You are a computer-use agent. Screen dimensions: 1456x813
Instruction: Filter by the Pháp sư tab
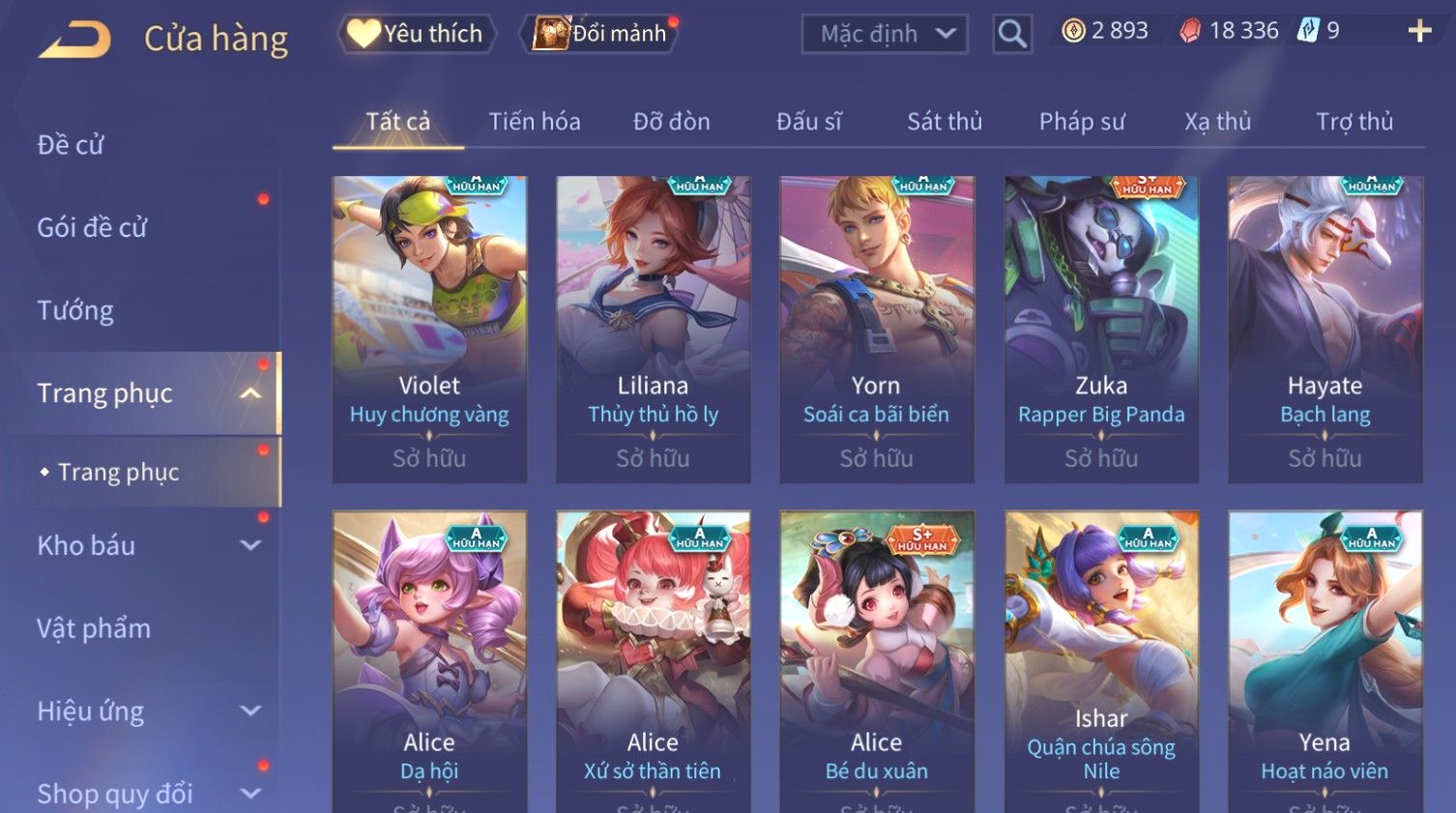coord(1082,122)
